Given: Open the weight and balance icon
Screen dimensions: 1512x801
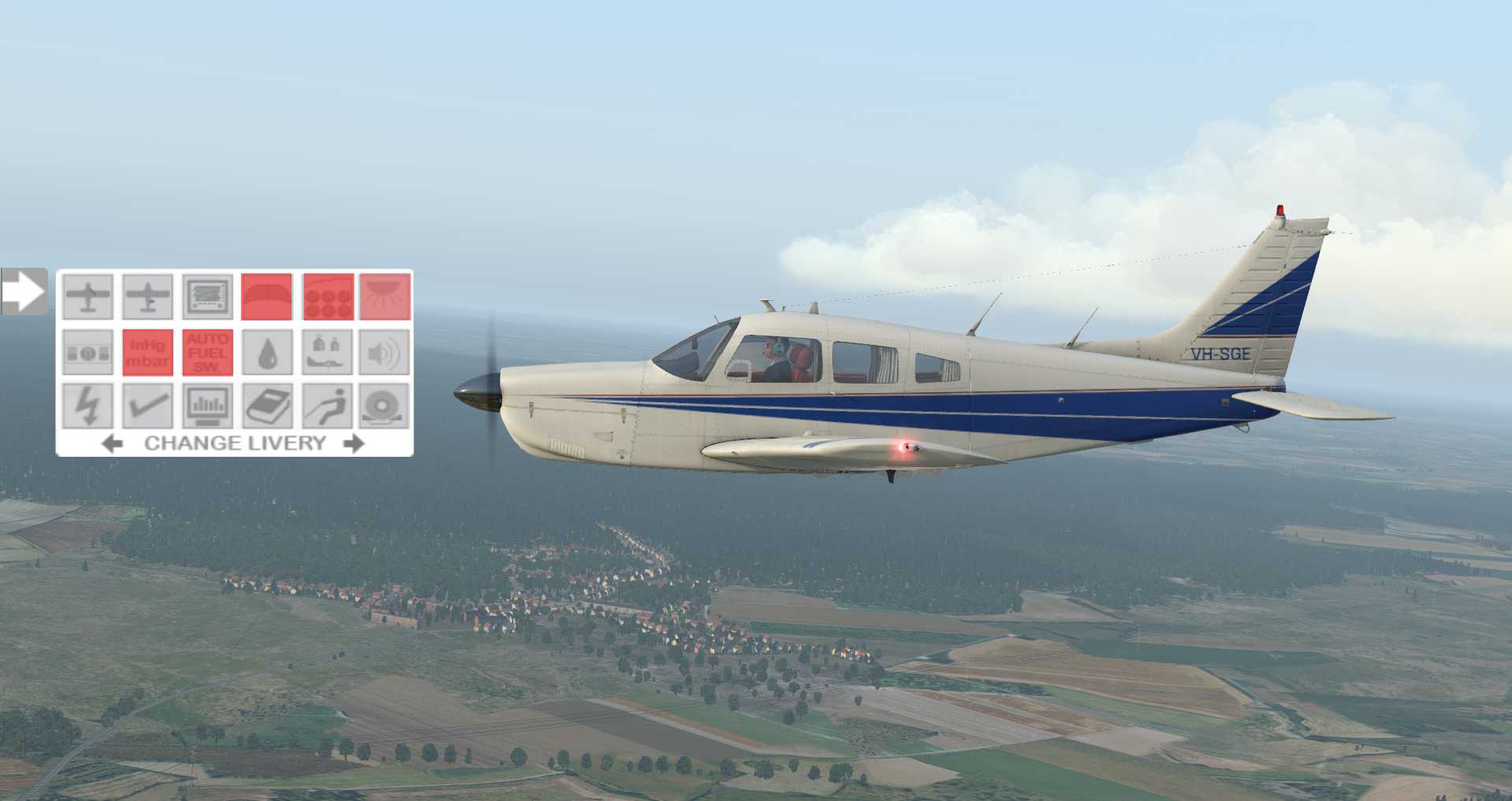Looking at the screenshot, I should point(328,352).
